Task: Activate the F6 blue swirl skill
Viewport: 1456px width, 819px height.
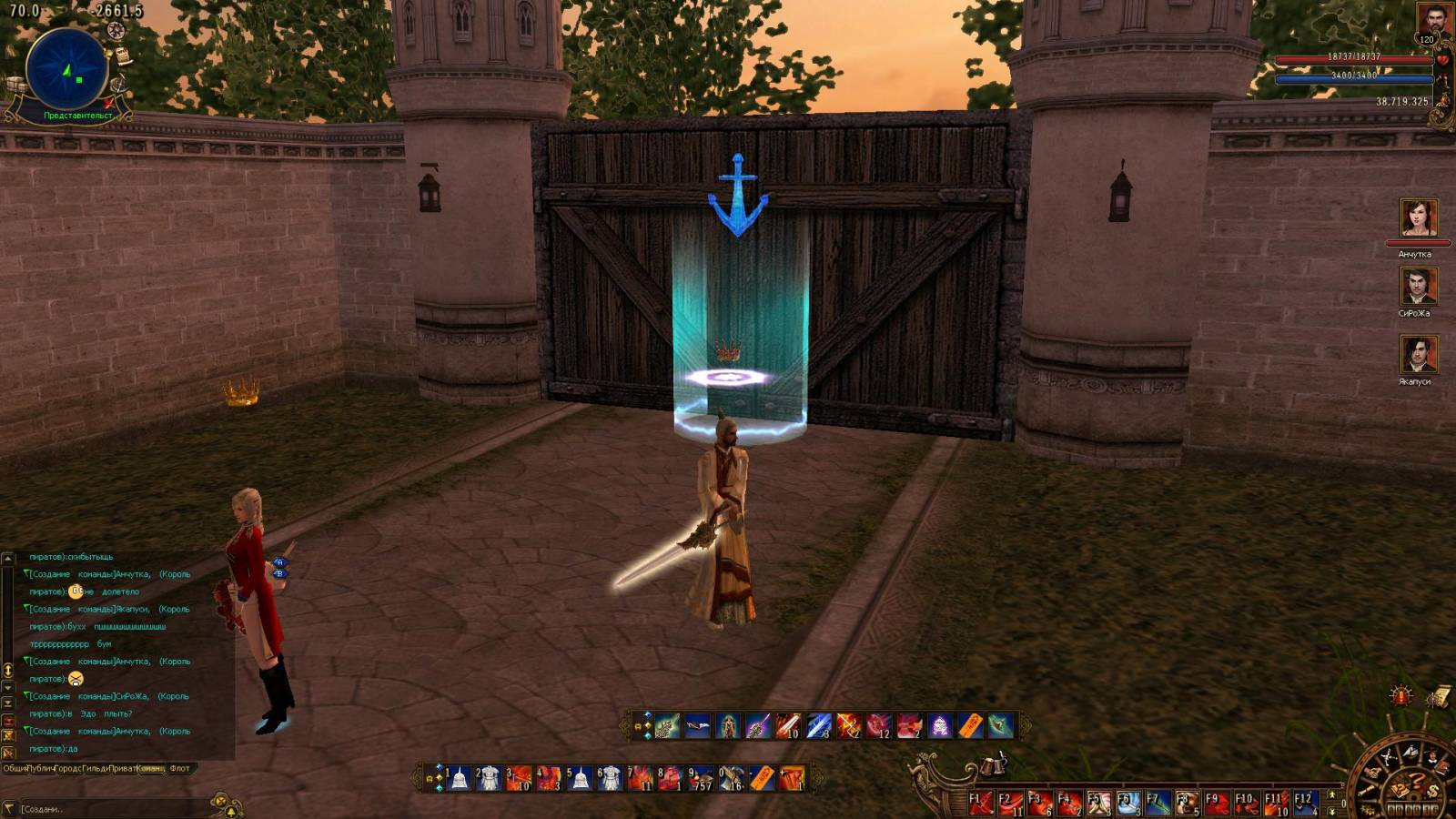Action: click(x=1128, y=804)
